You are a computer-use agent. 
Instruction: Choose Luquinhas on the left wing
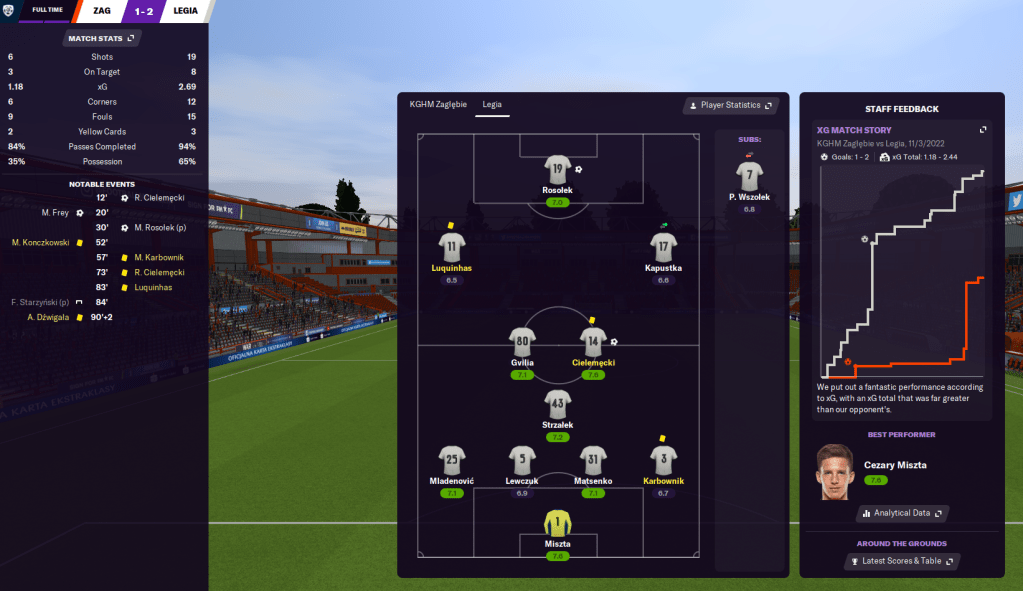click(452, 248)
